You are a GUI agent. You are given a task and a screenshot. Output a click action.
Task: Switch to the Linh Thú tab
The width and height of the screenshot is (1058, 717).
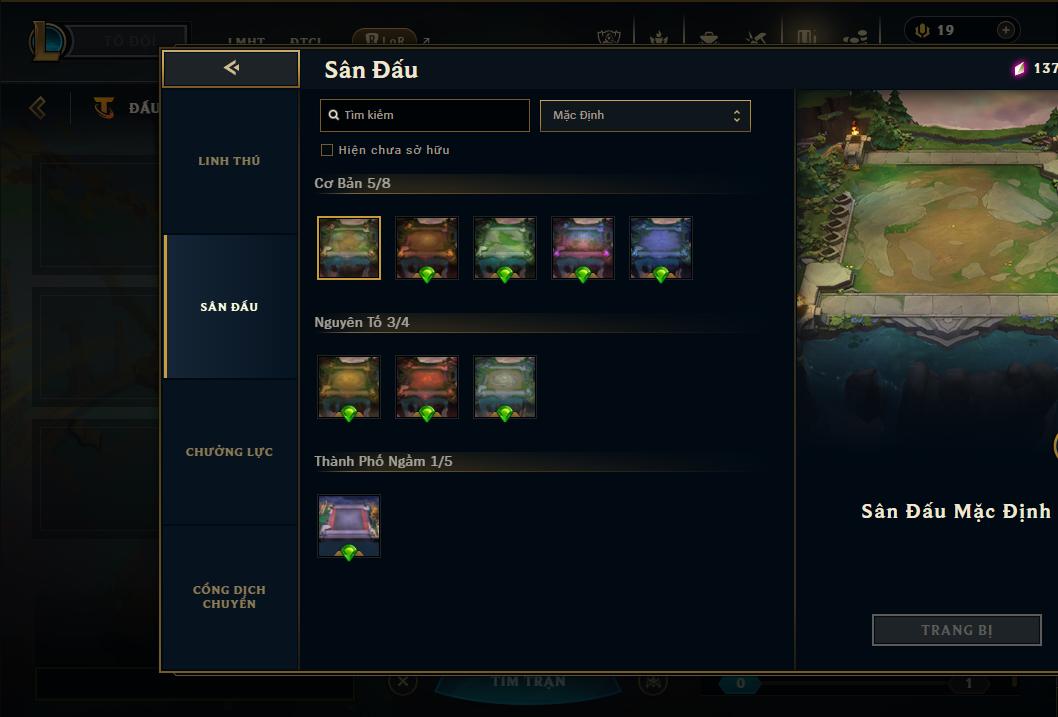click(229, 161)
